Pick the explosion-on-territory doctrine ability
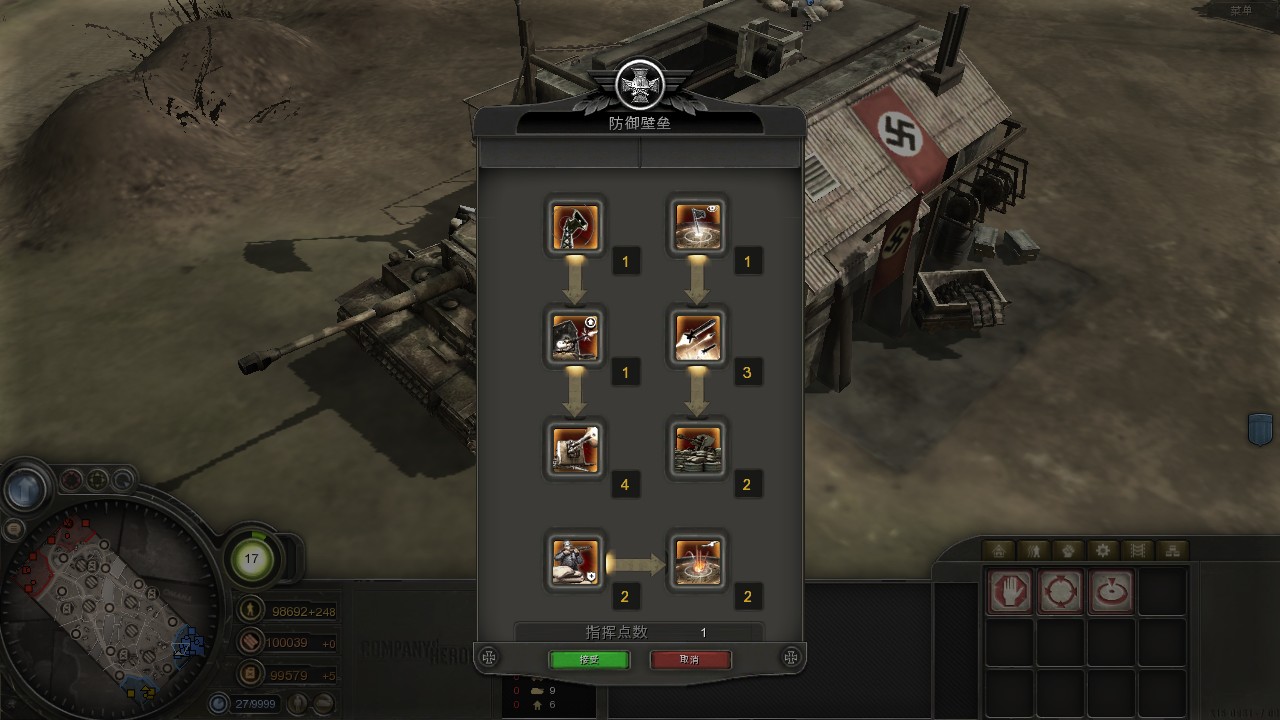 (697, 560)
